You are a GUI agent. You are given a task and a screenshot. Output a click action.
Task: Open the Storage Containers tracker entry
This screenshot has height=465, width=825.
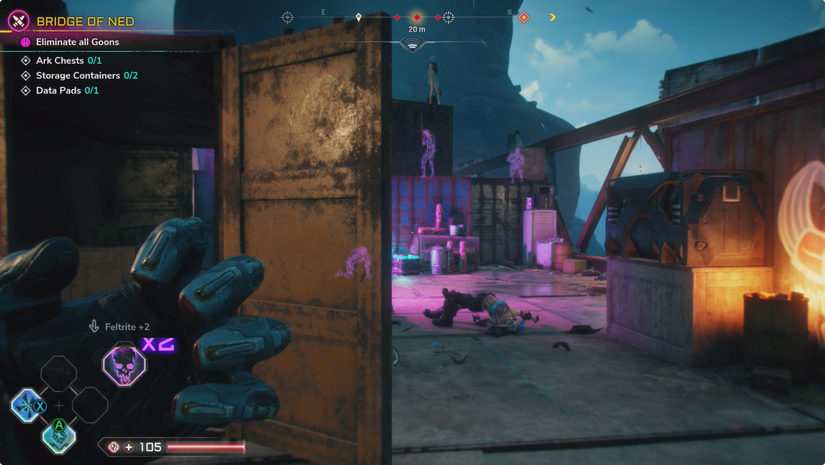86,76
